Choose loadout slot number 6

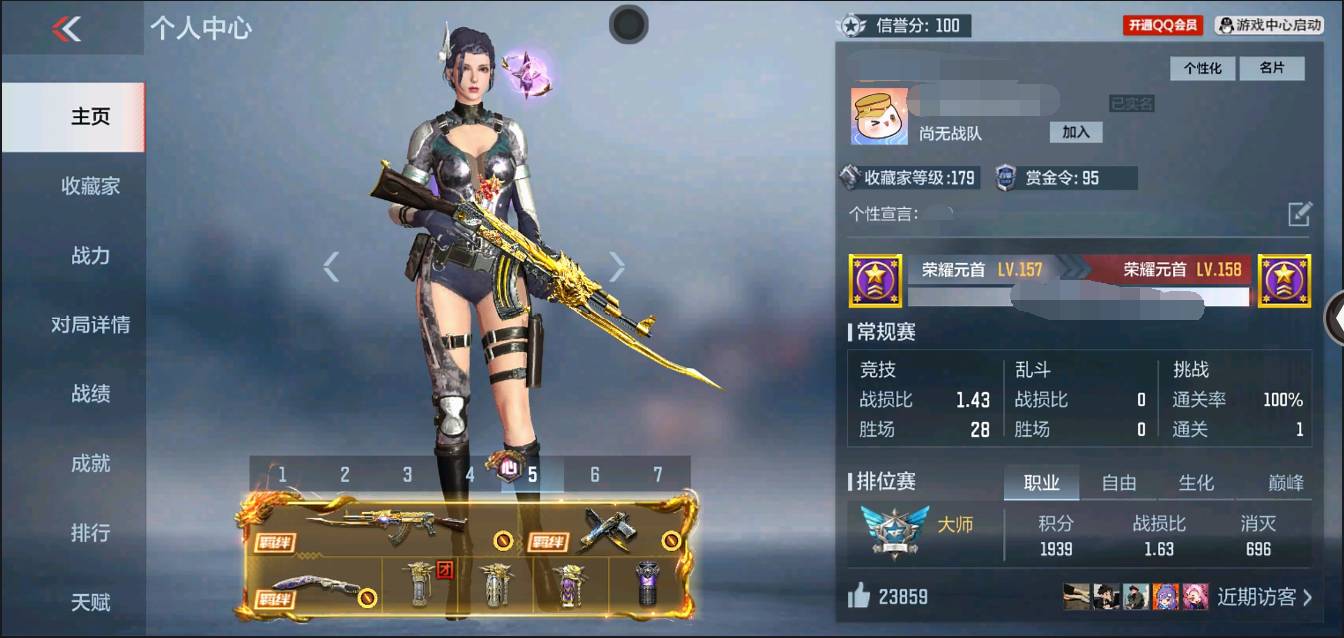pyautogui.click(x=595, y=475)
